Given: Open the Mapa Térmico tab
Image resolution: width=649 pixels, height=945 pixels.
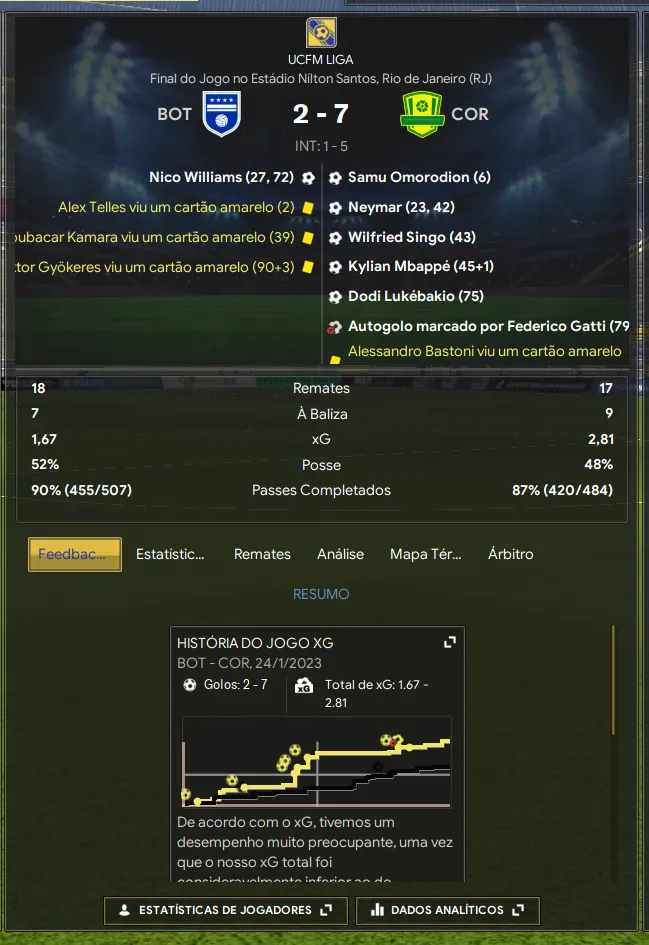Looking at the screenshot, I should click(424, 554).
